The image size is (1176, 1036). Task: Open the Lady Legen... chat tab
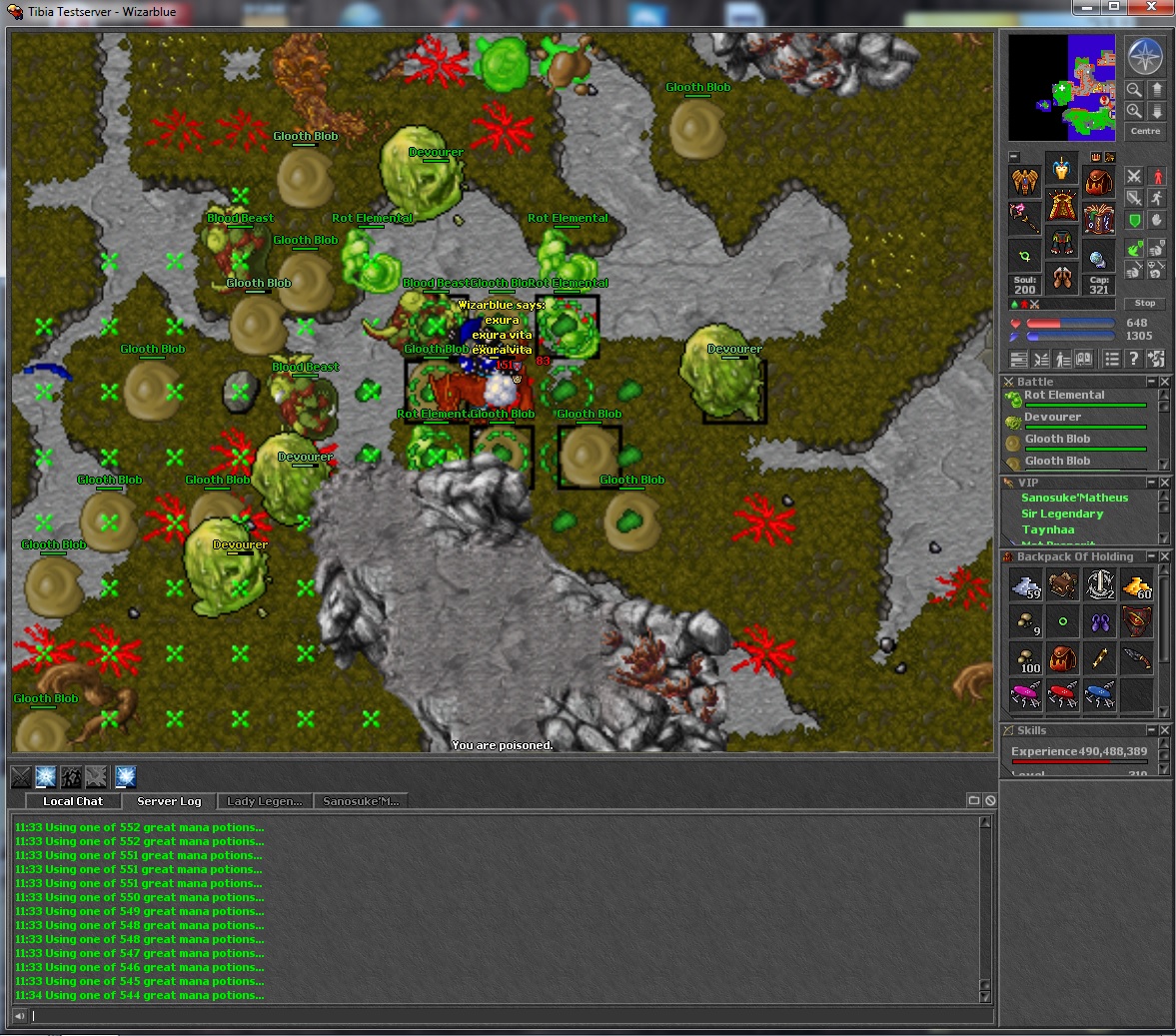tap(264, 801)
